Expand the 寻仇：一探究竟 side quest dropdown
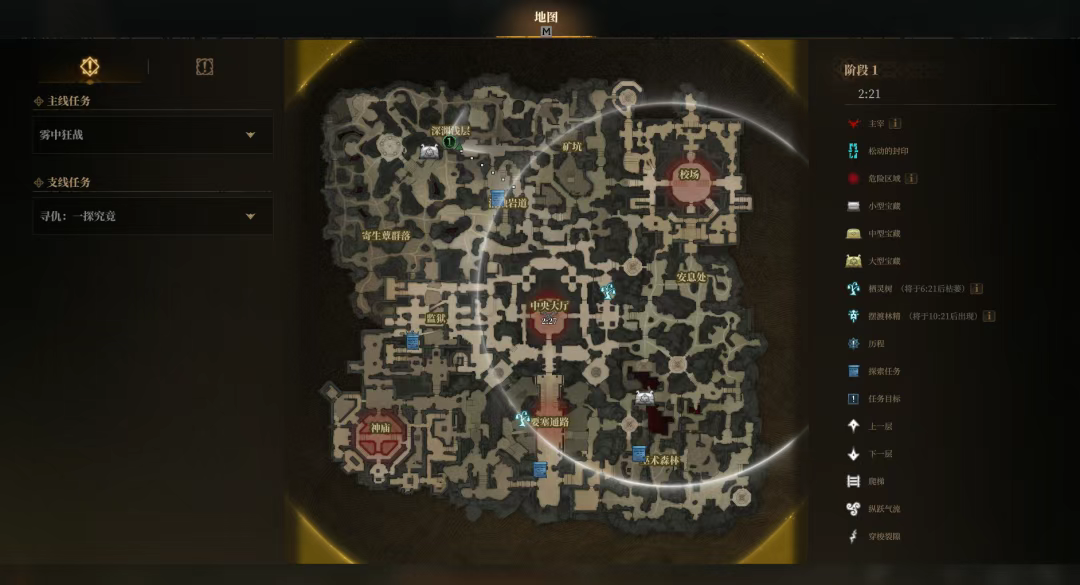 pos(250,216)
